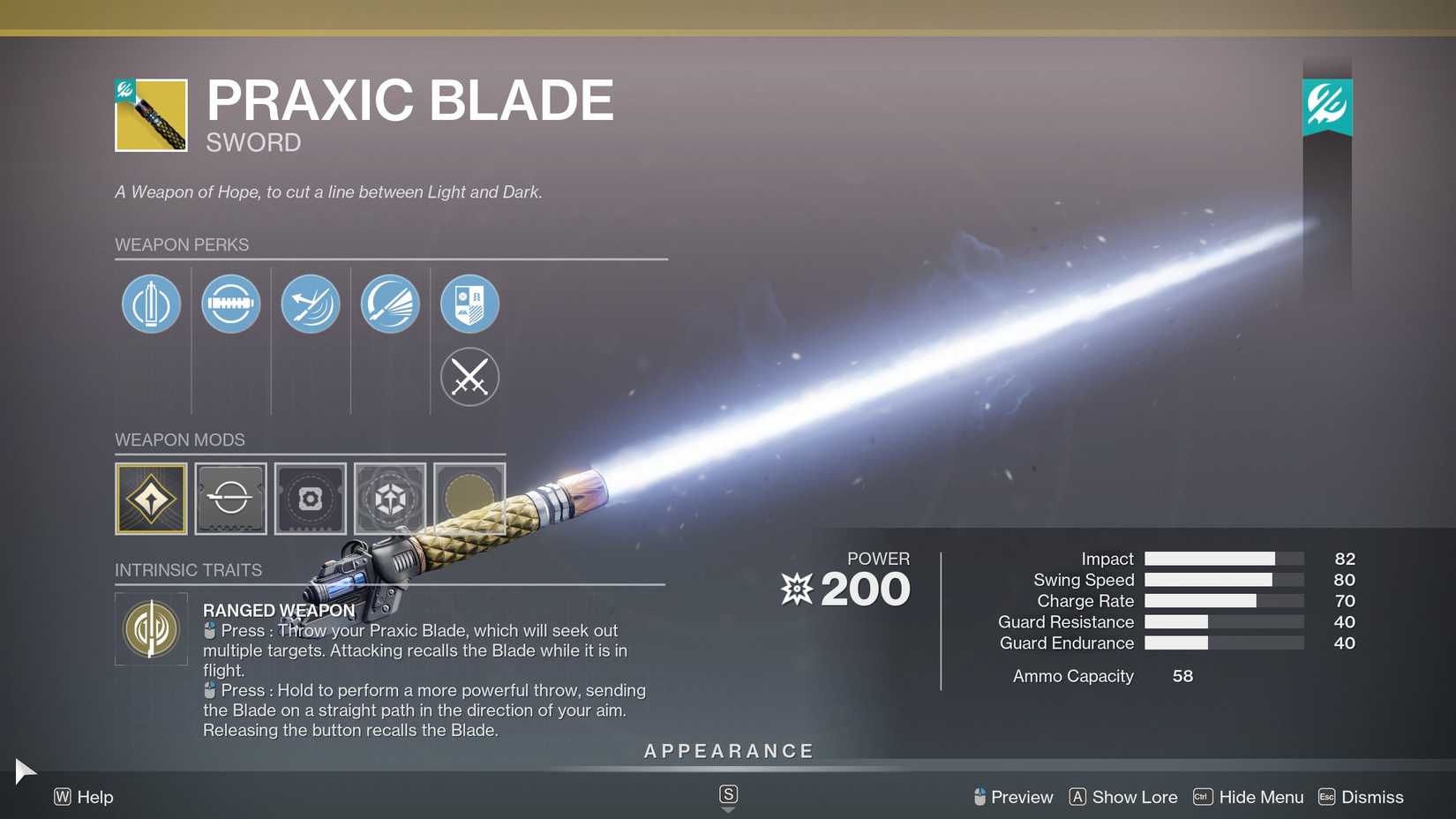
Task: Click the Ranged Weapon intrinsic trait icon
Action: [x=151, y=629]
